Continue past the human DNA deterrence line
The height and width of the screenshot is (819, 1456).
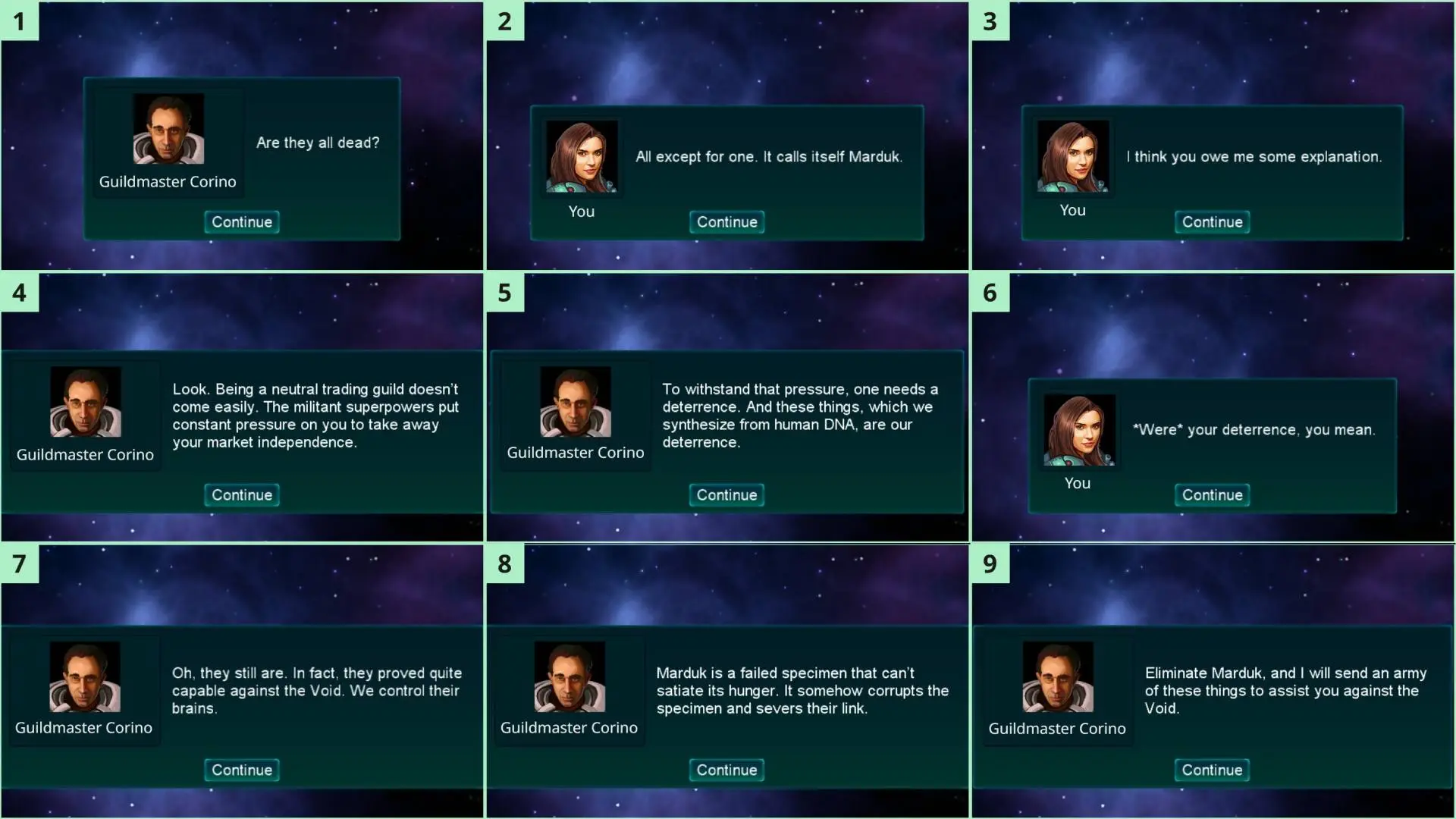pos(726,495)
